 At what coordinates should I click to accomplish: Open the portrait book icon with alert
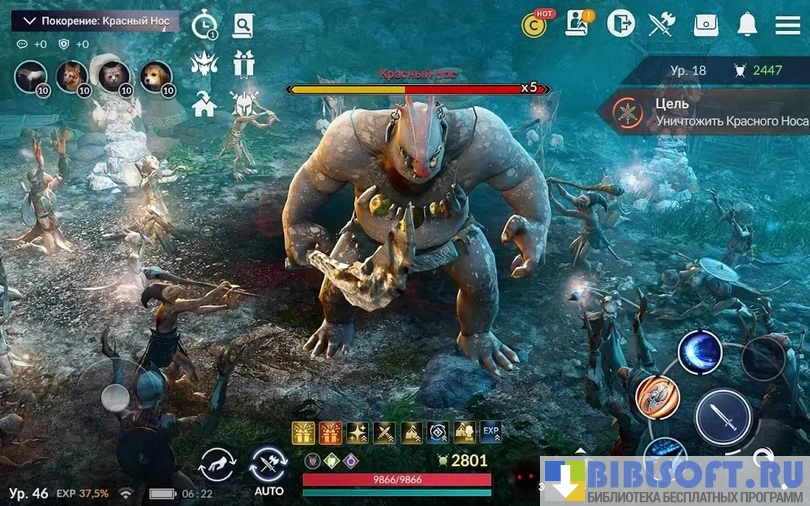coord(580,23)
